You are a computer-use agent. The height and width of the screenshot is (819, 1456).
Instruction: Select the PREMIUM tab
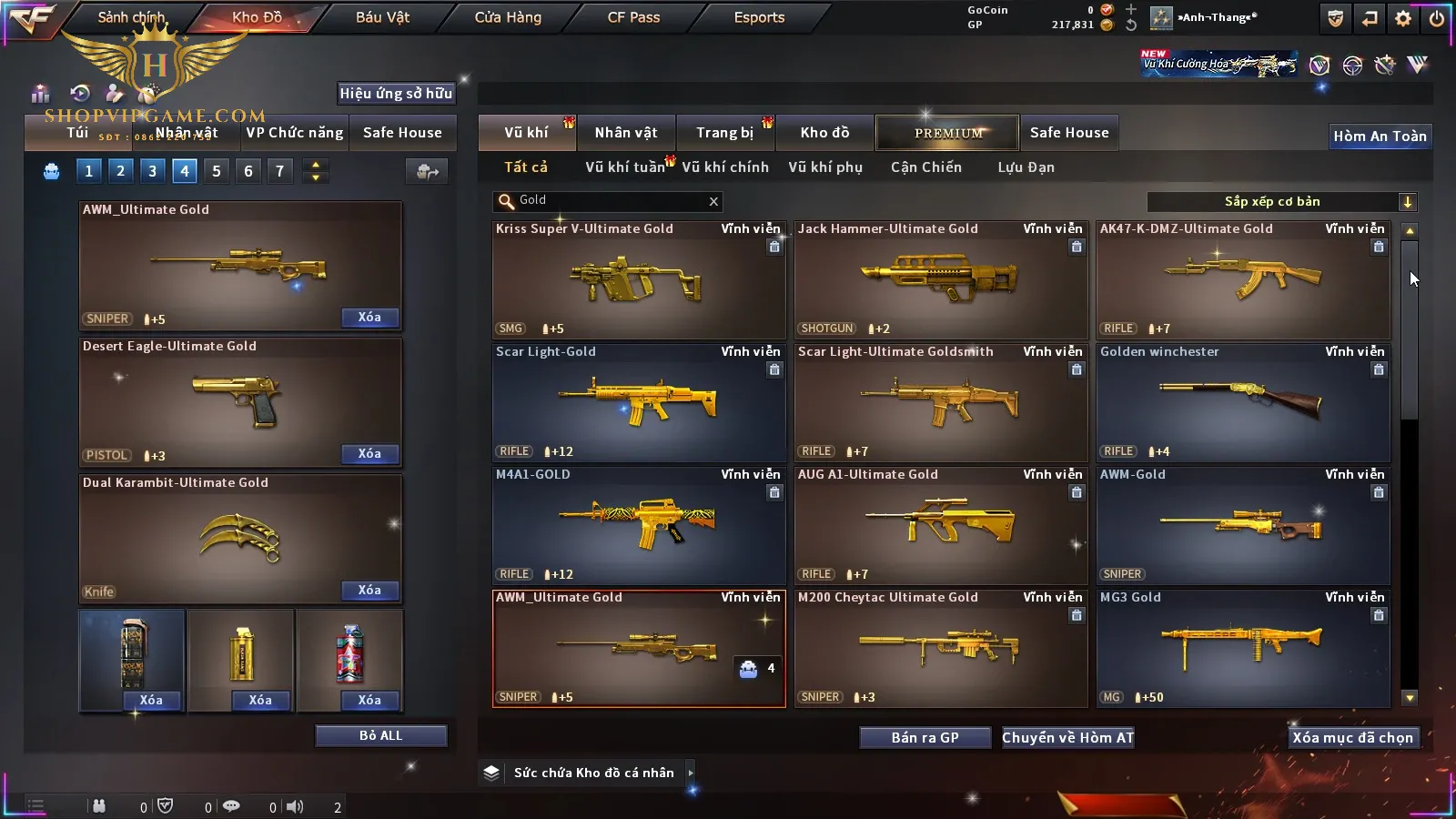948,133
